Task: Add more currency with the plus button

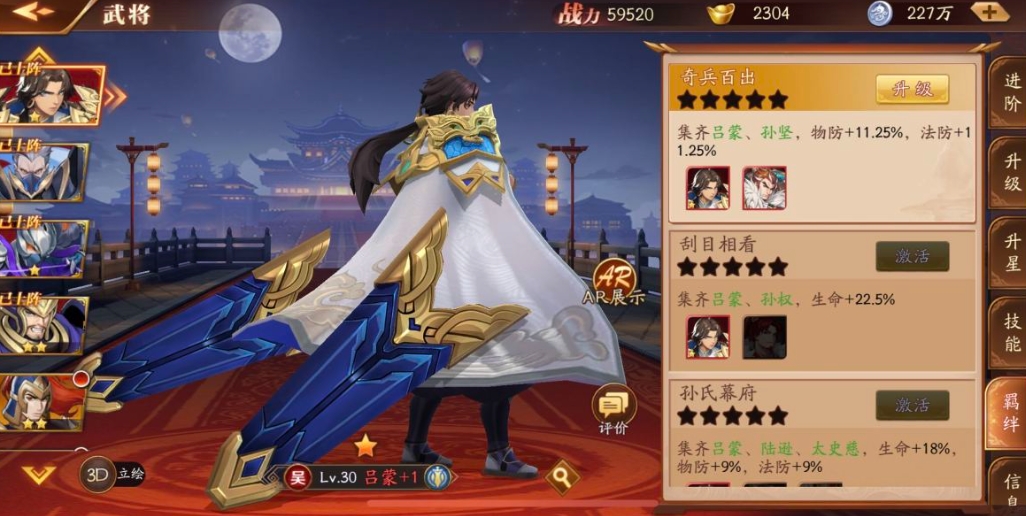Action: (989, 13)
